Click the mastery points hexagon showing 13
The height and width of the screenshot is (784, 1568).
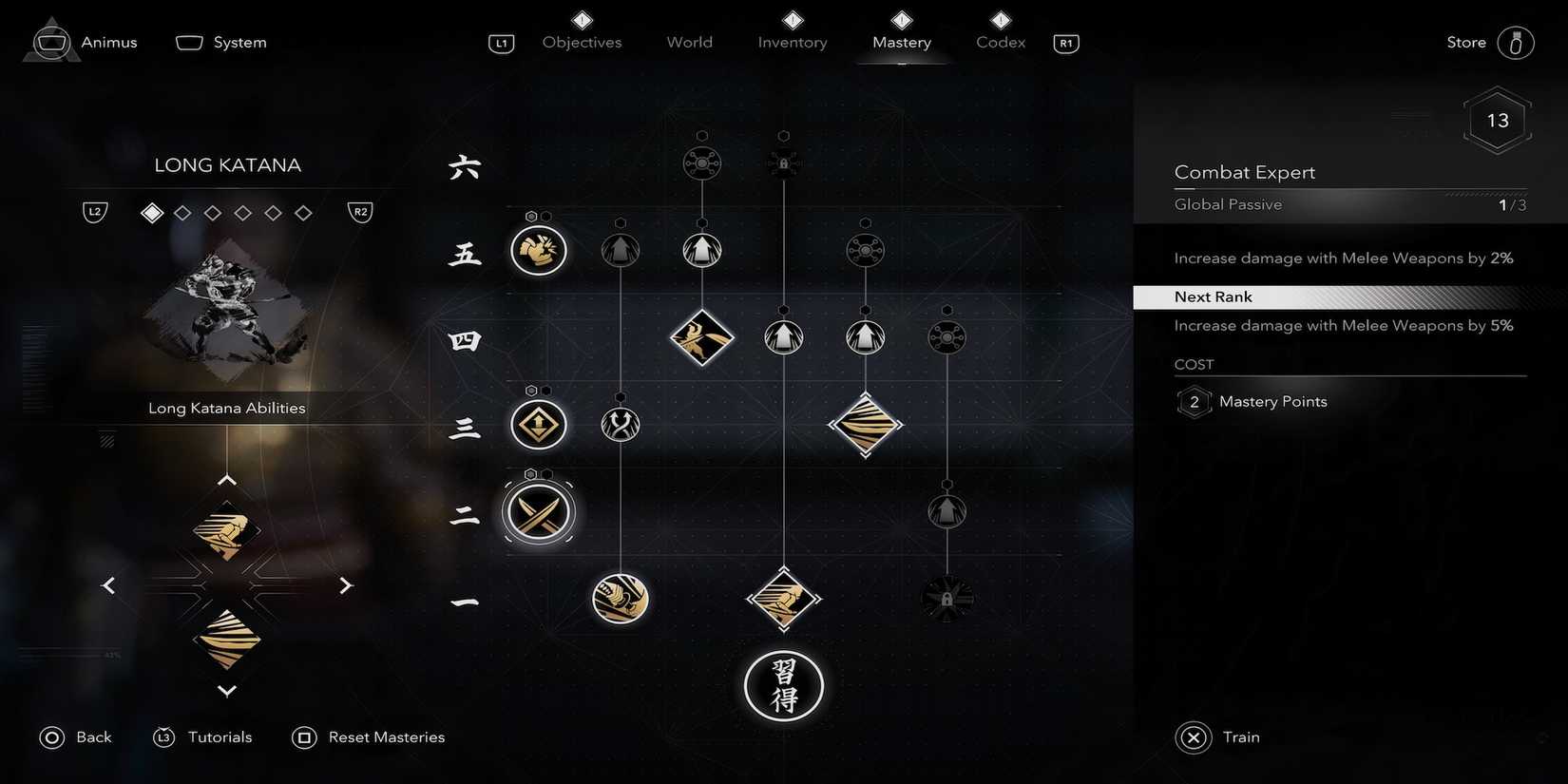(1497, 120)
